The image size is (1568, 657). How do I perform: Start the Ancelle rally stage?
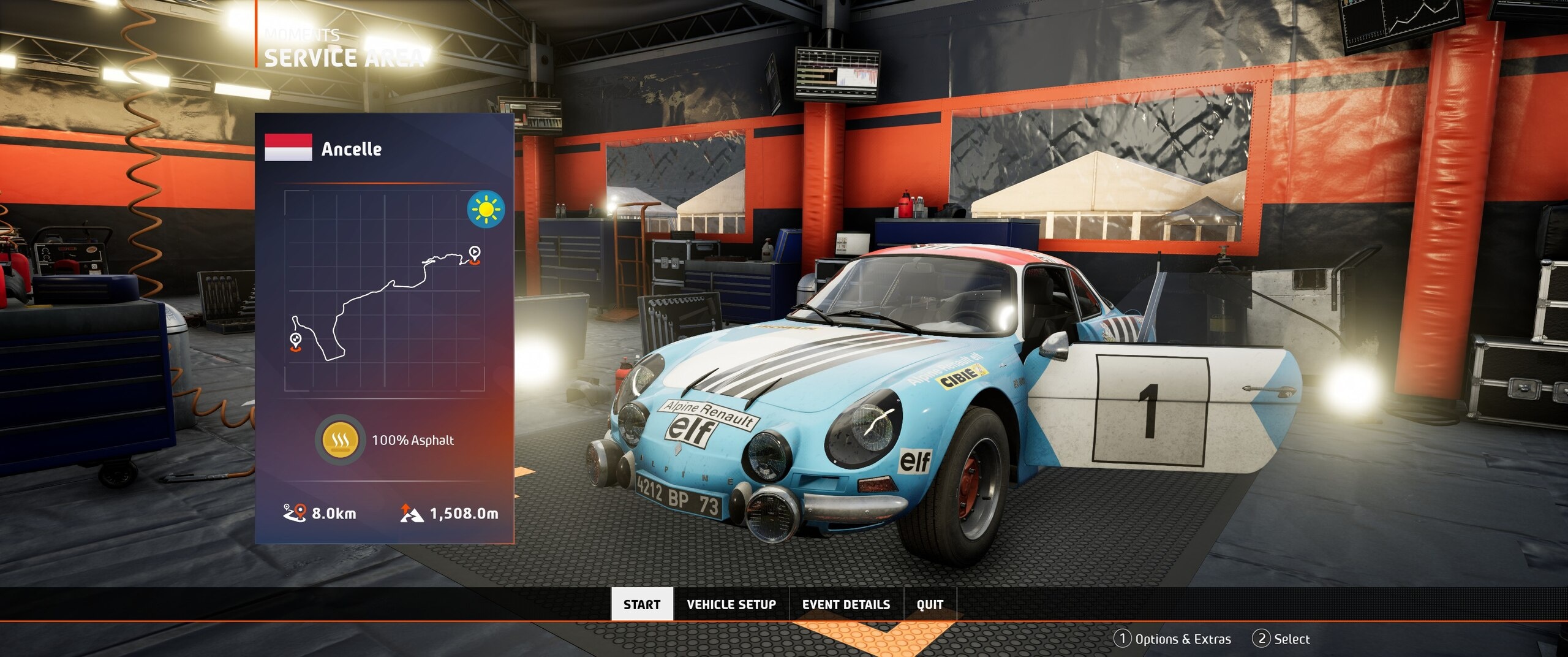click(x=641, y=604)
